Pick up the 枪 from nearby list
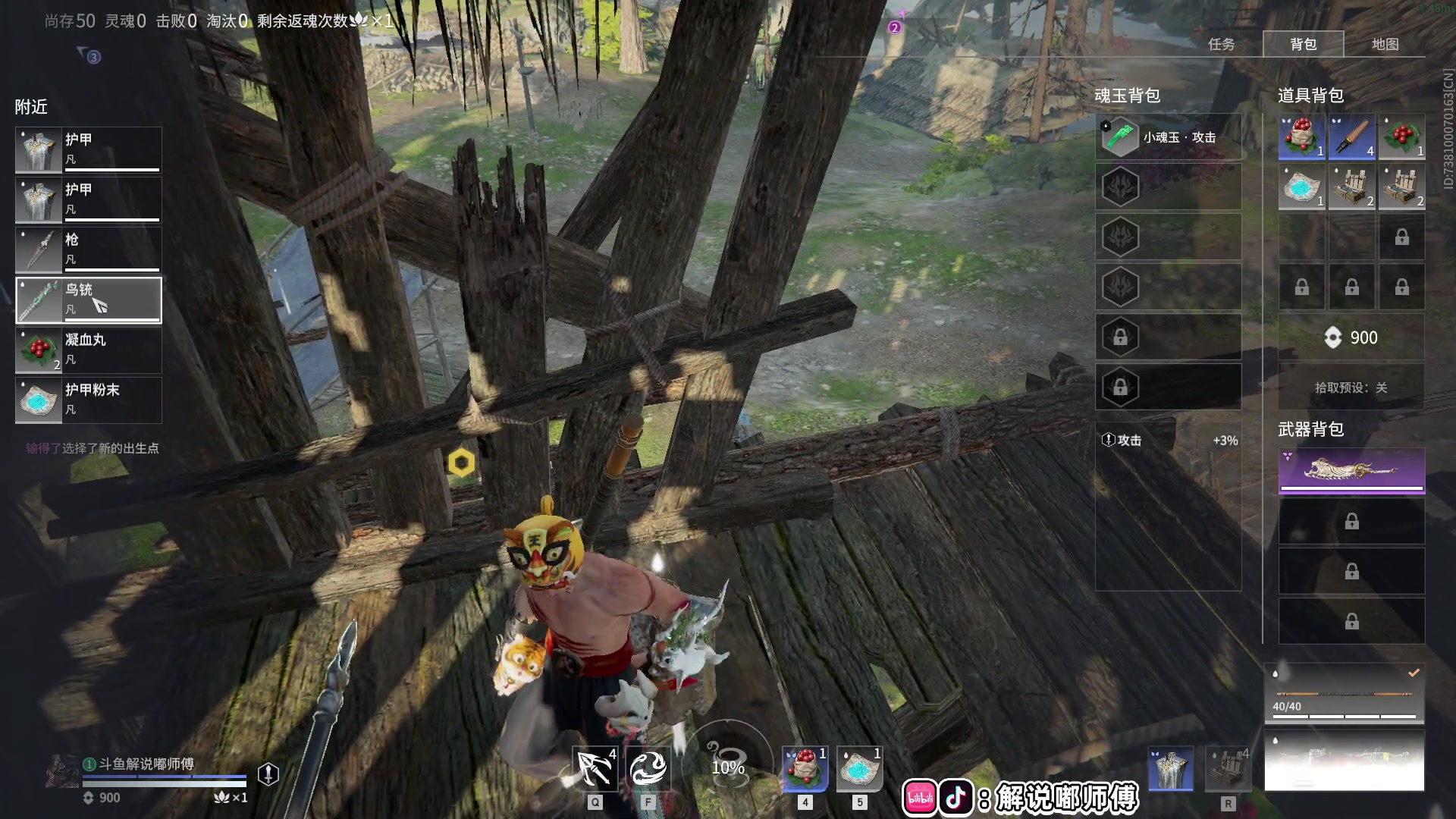This screenshot has height=819, width=1456. [x=89, y=249]
